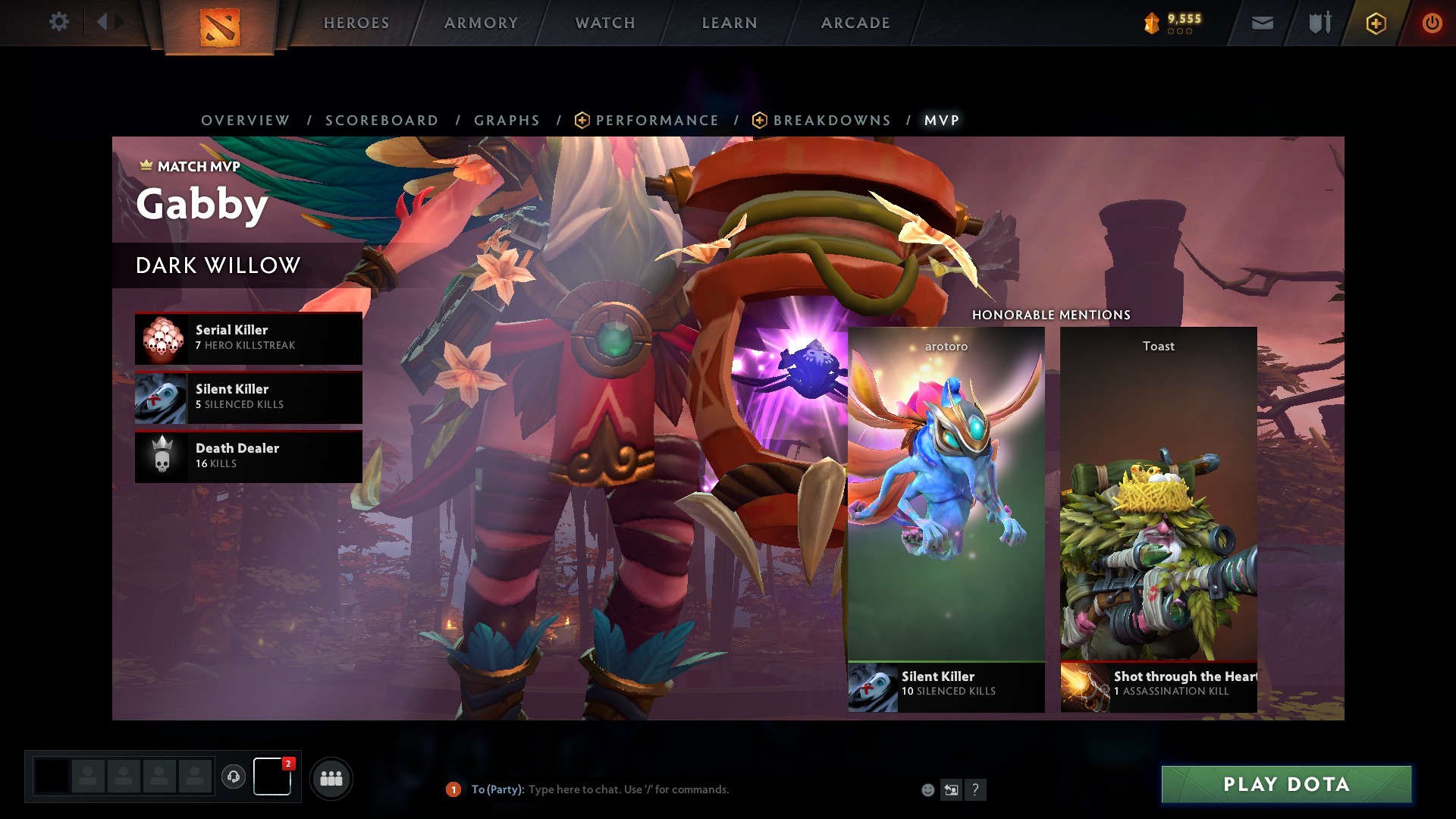Click the screenshot share icon near chat
Screen dimensions: 1456x819
click(950, 789)
